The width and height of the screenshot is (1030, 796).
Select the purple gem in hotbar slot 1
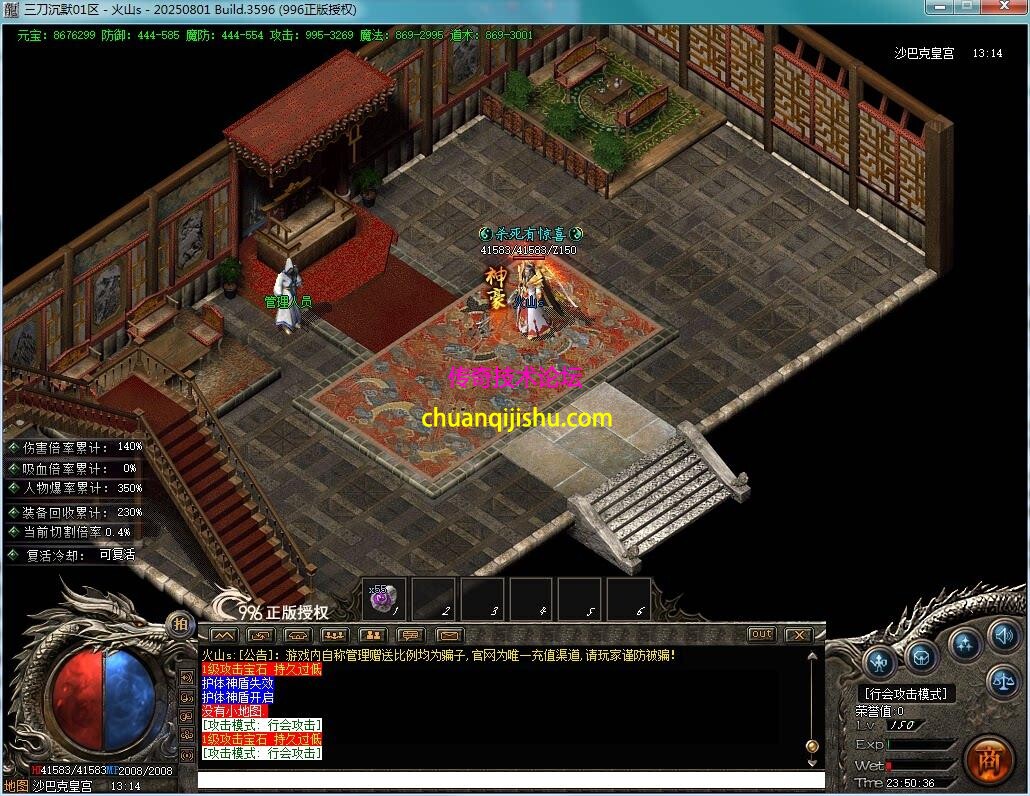coord(385,598)
